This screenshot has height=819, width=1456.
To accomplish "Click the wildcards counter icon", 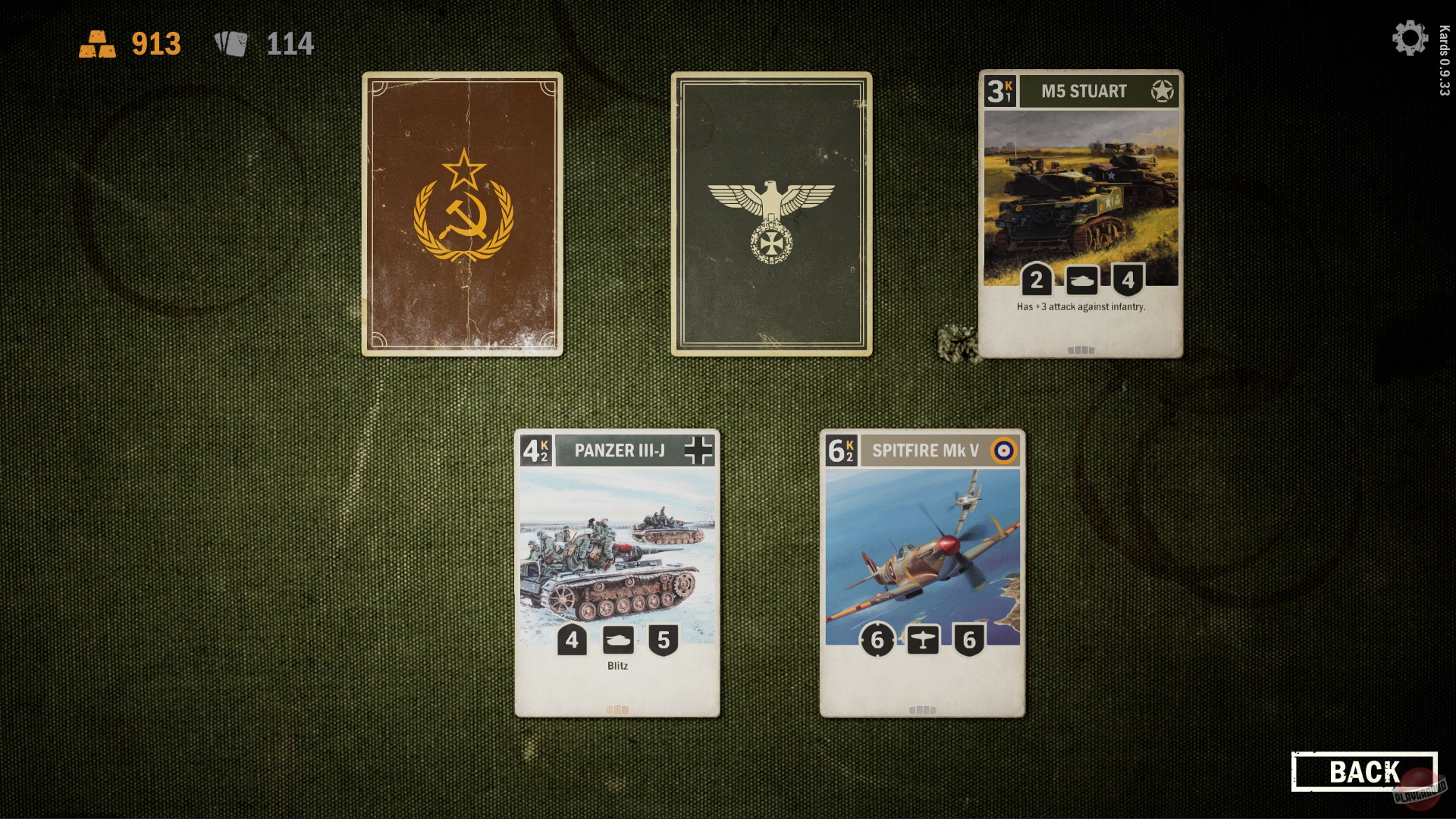I will click(232, 43).
